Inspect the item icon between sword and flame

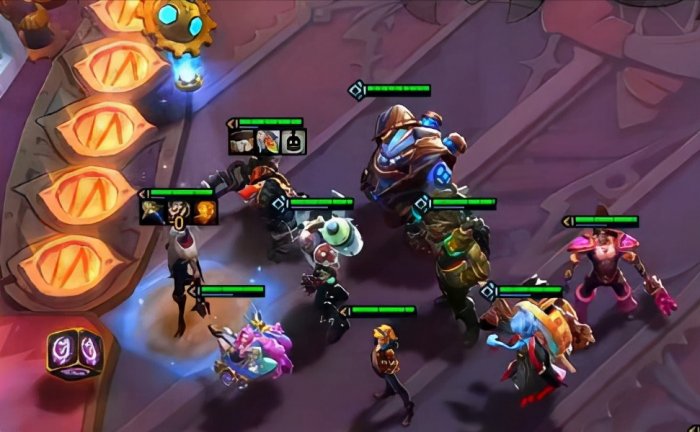click(179, 211)
